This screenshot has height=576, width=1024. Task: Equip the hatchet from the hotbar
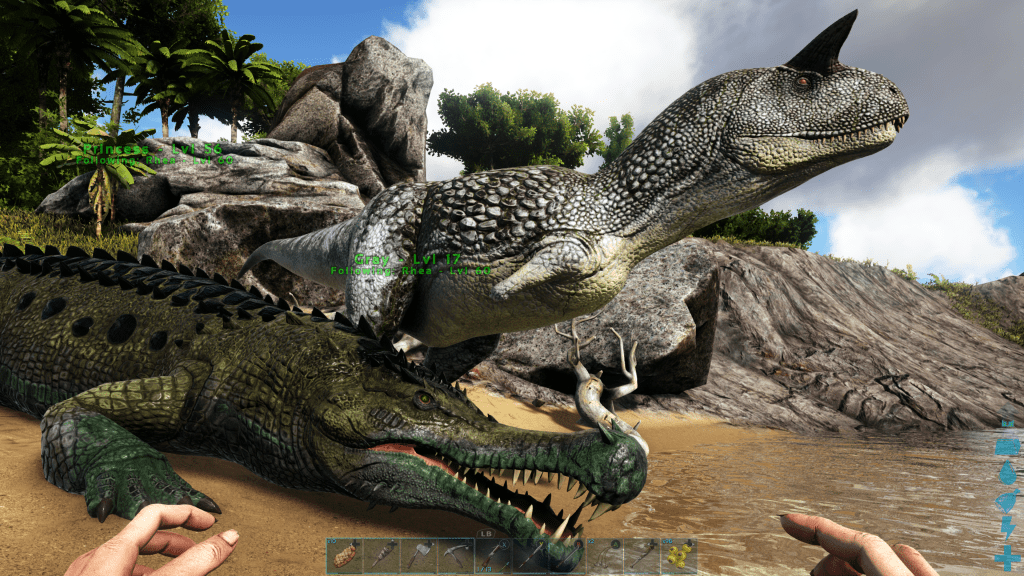pyautogui.click(x=419, y=556)
